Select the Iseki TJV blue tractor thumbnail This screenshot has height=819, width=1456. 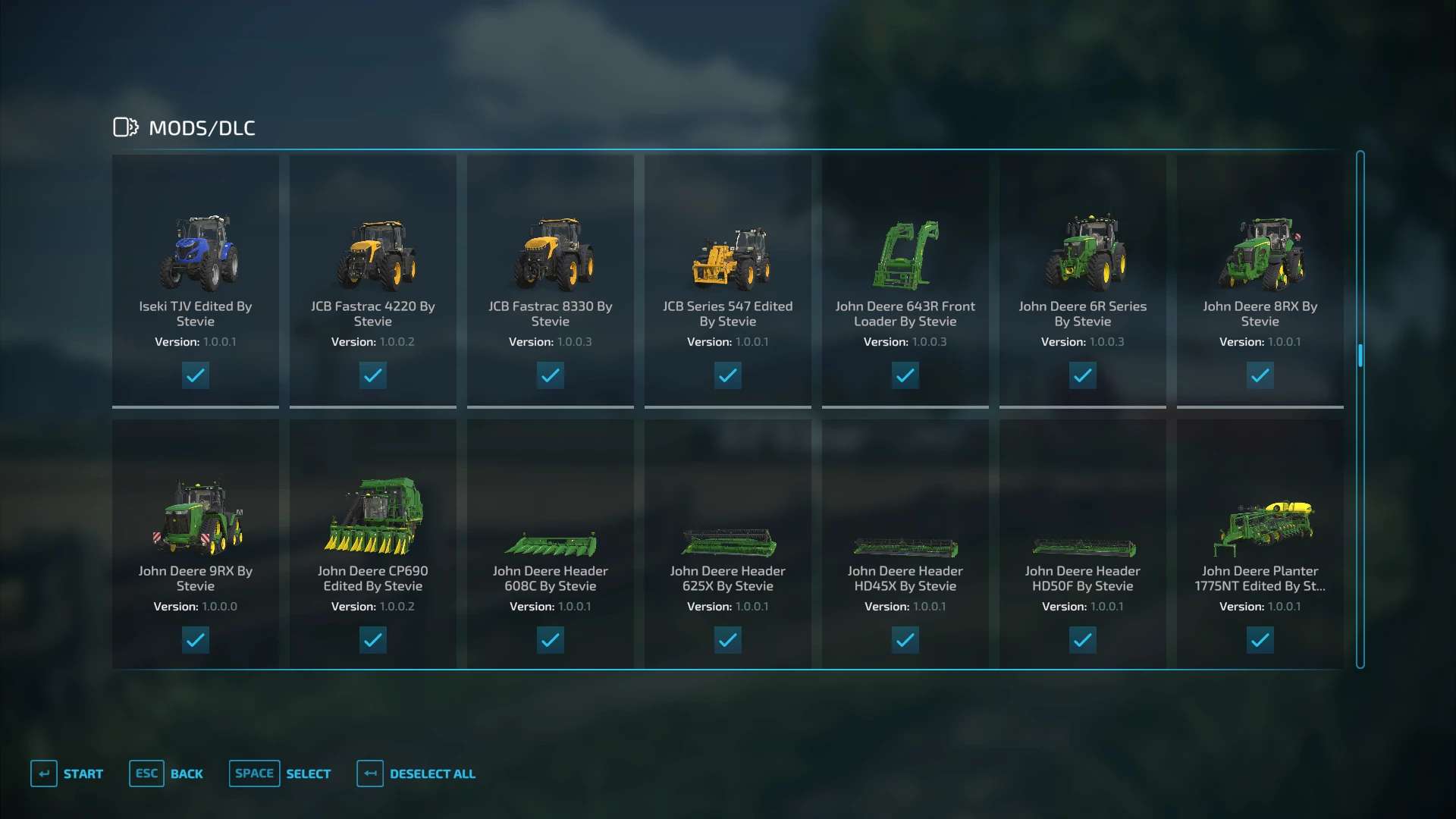coord(197,253)
